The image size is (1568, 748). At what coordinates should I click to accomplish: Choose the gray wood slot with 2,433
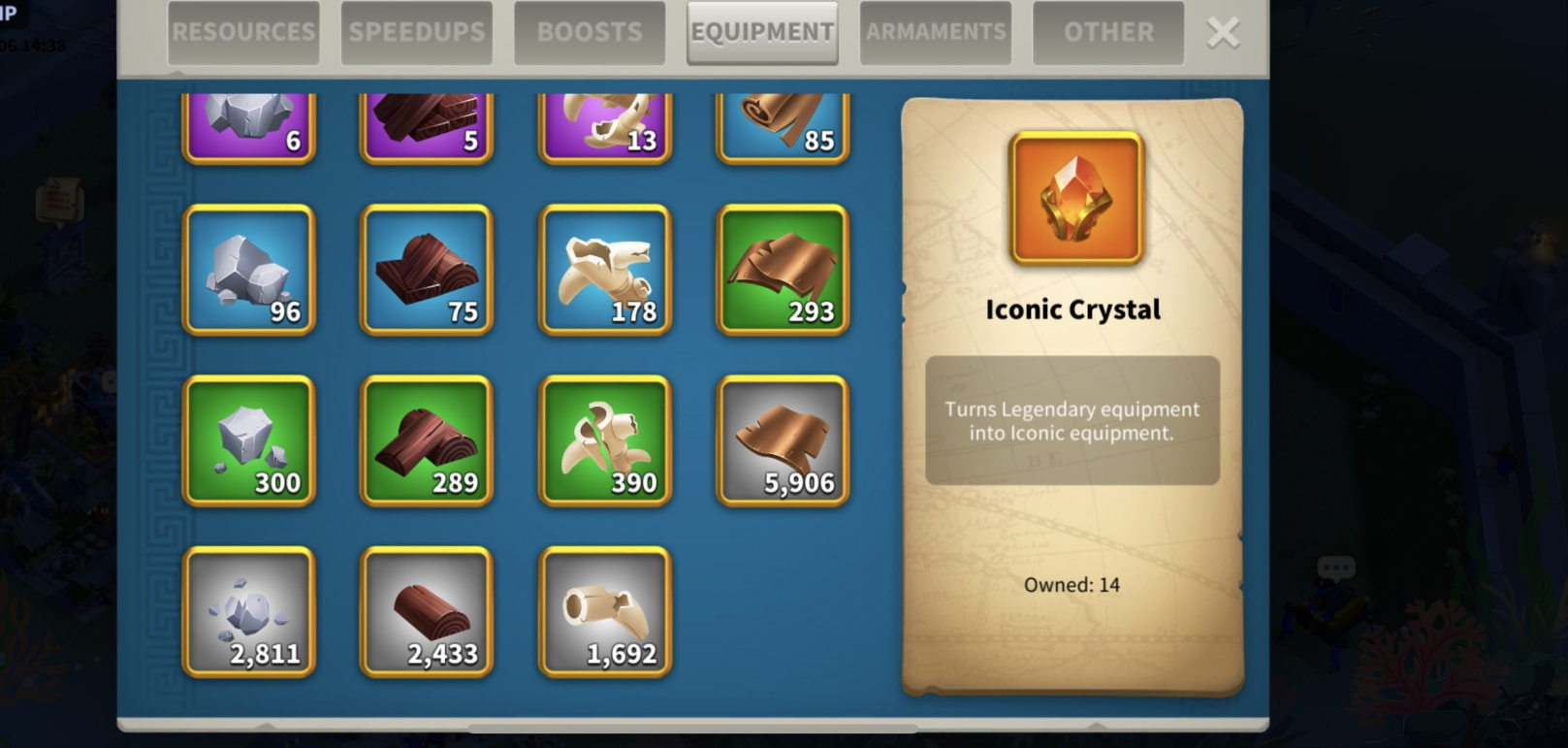[427, 612]
